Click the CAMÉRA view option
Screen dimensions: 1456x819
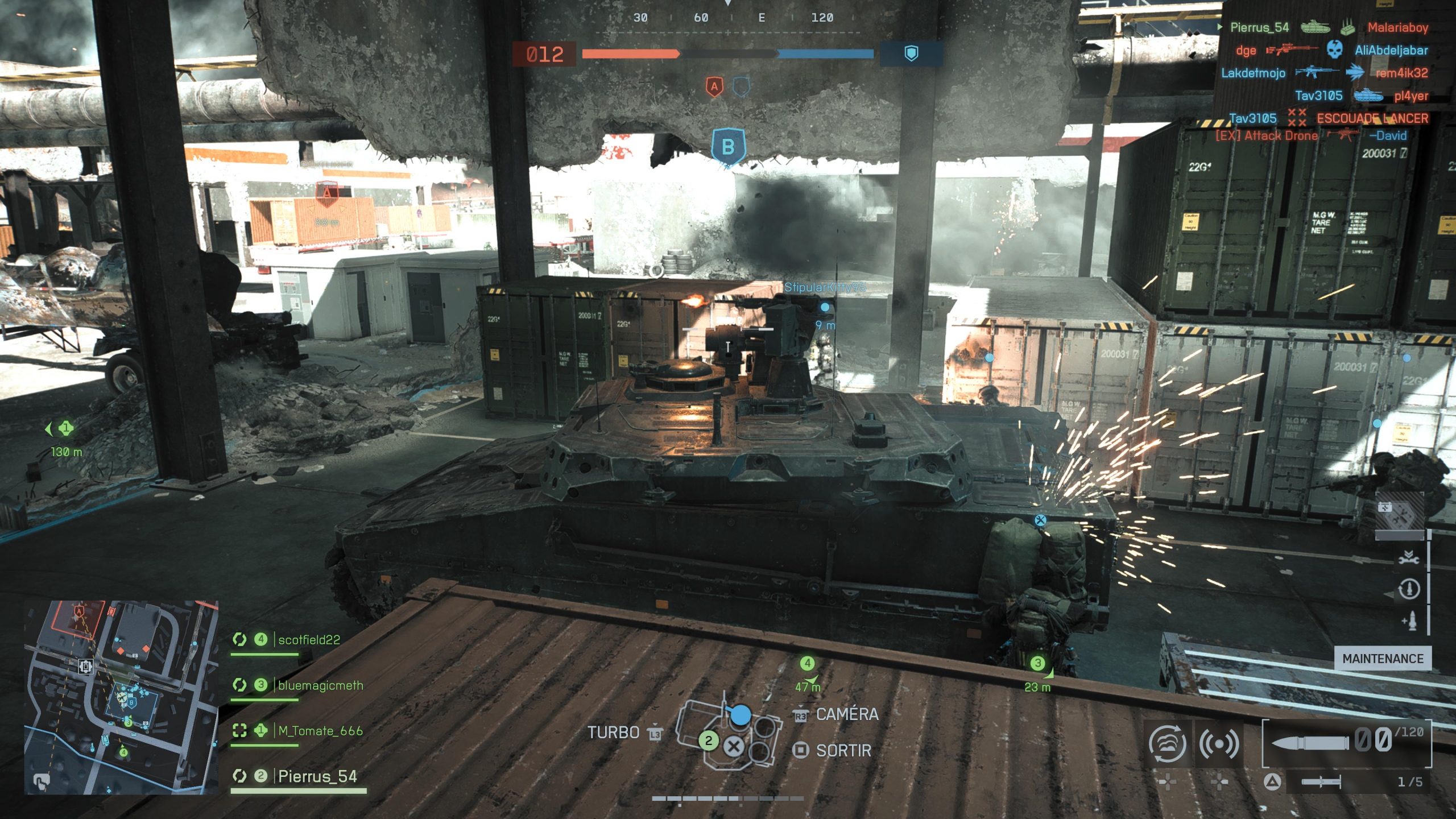coord(846,714)
